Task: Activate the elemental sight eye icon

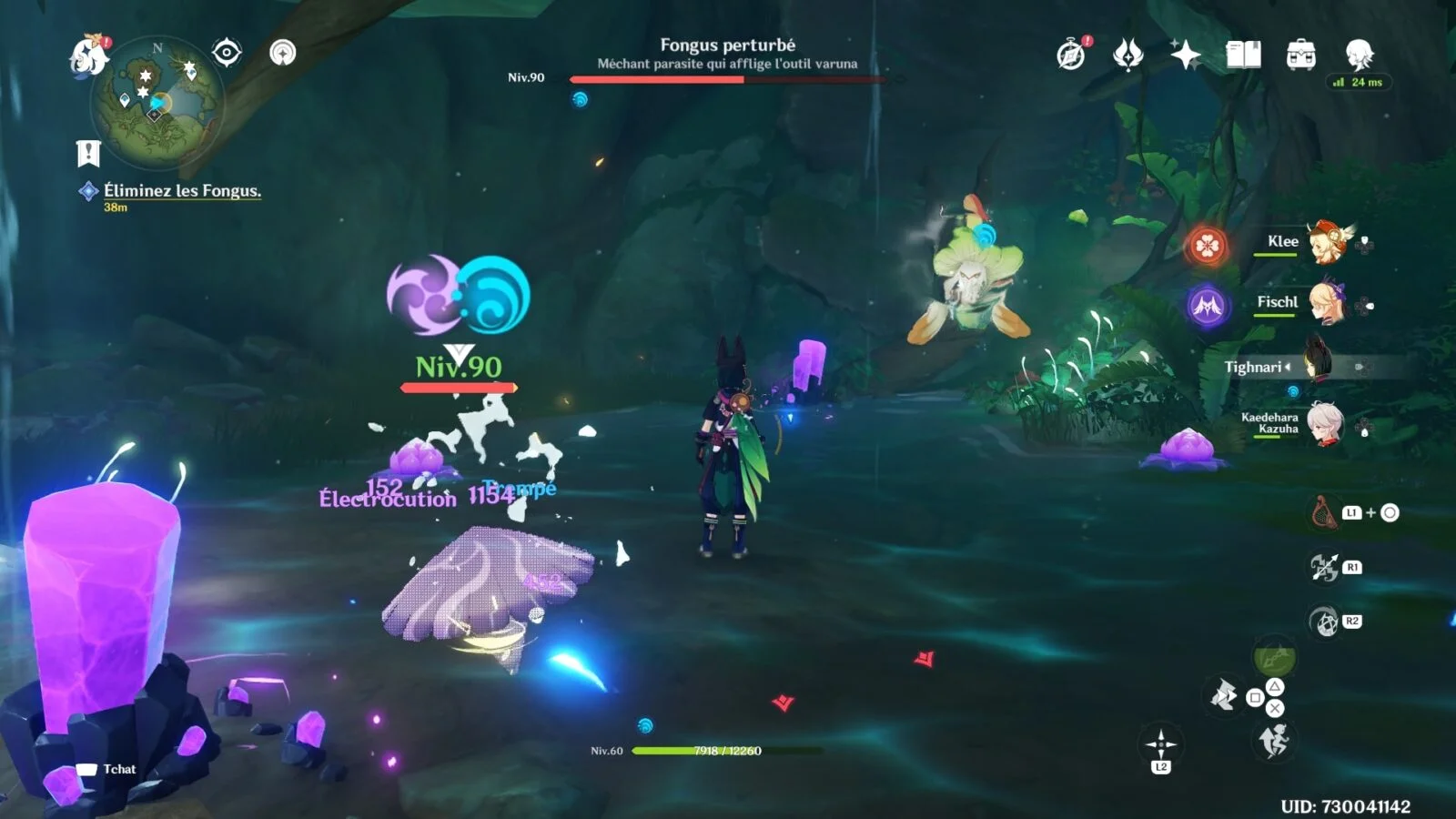Action: click(227, 53)
